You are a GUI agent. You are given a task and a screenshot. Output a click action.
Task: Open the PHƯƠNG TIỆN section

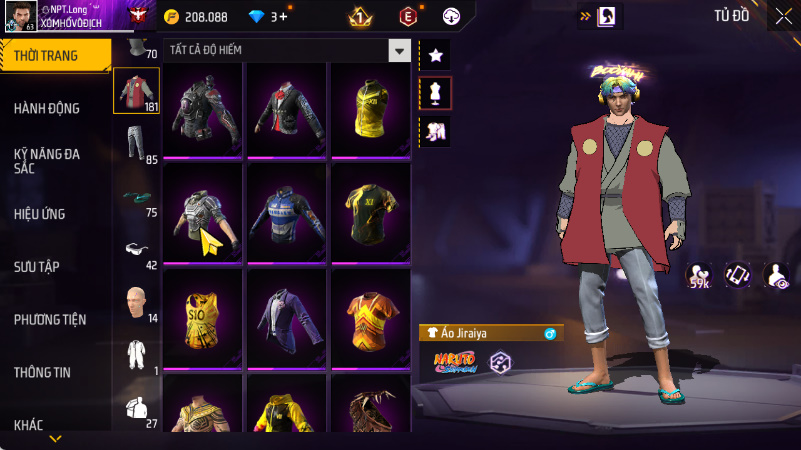(50, 320)
